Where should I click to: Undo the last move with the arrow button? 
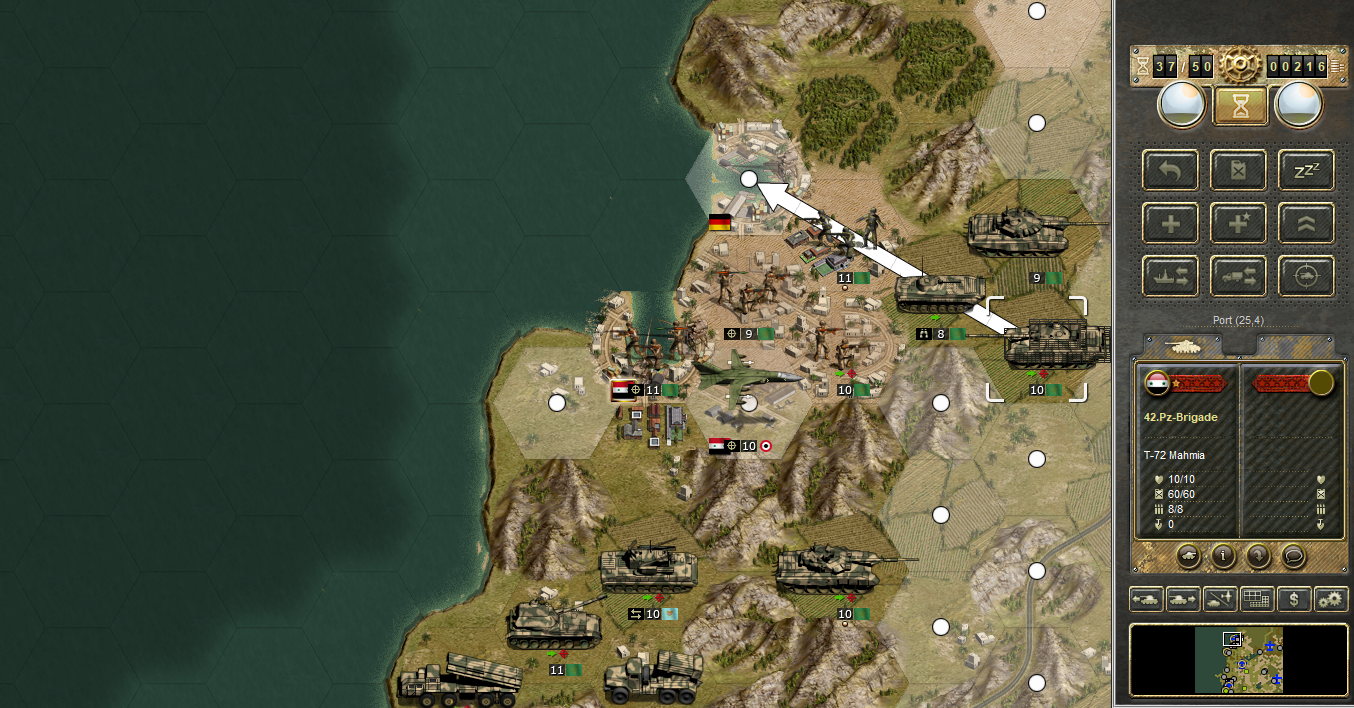pyautogui.click(x=1170, y=170)
